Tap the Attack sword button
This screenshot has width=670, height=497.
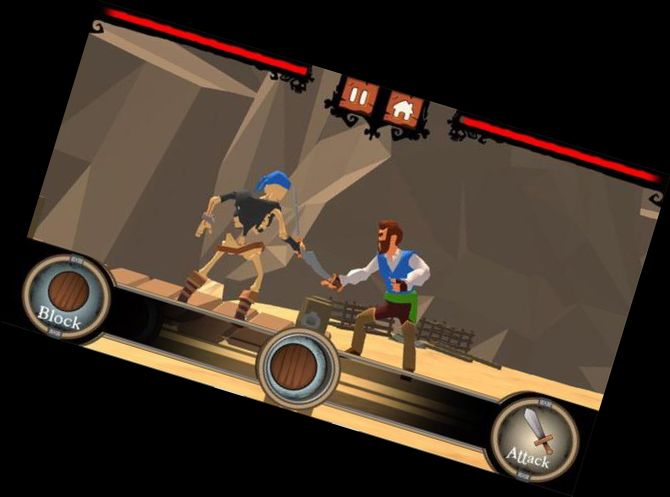click(x=532, y=438)
